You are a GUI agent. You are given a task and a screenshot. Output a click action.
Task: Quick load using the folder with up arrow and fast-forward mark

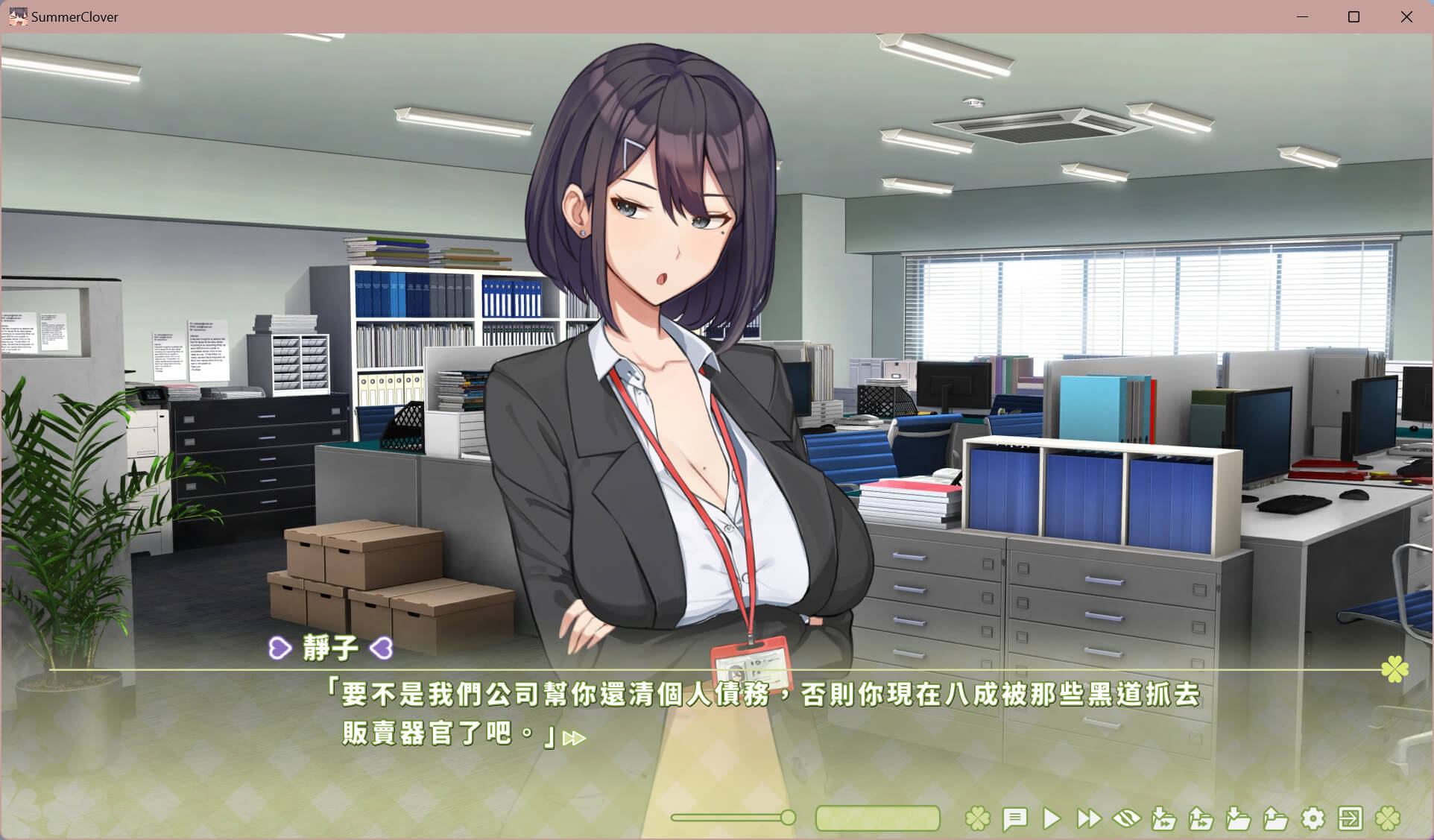pyautogui.click(x=1201, y=818)
